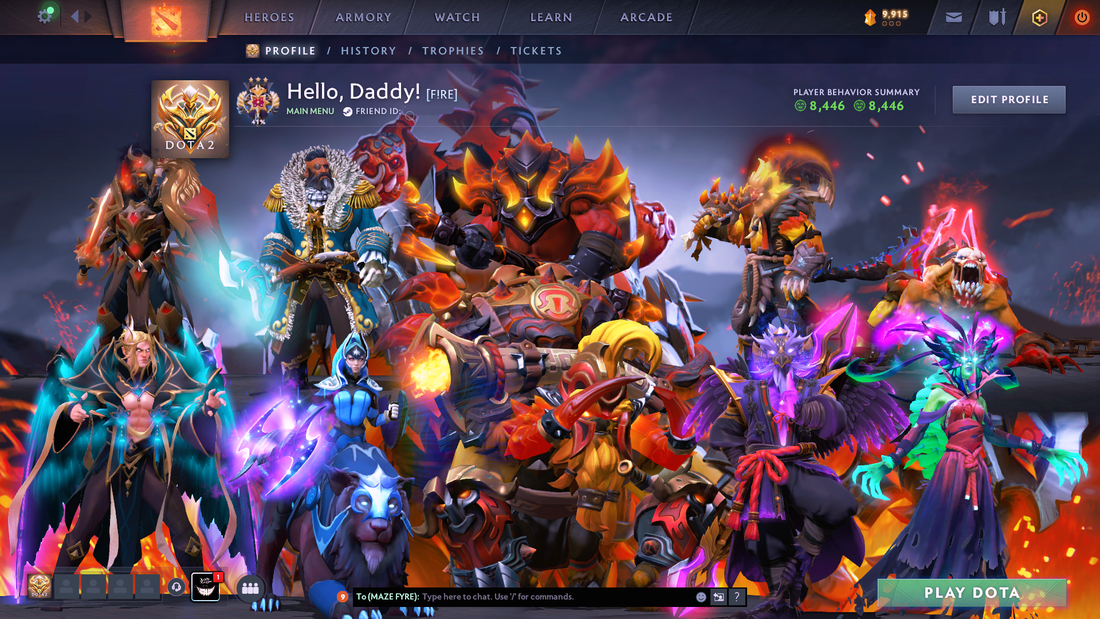Open settings with the gear icon
1100x619 pixels.
click(45, 16)
